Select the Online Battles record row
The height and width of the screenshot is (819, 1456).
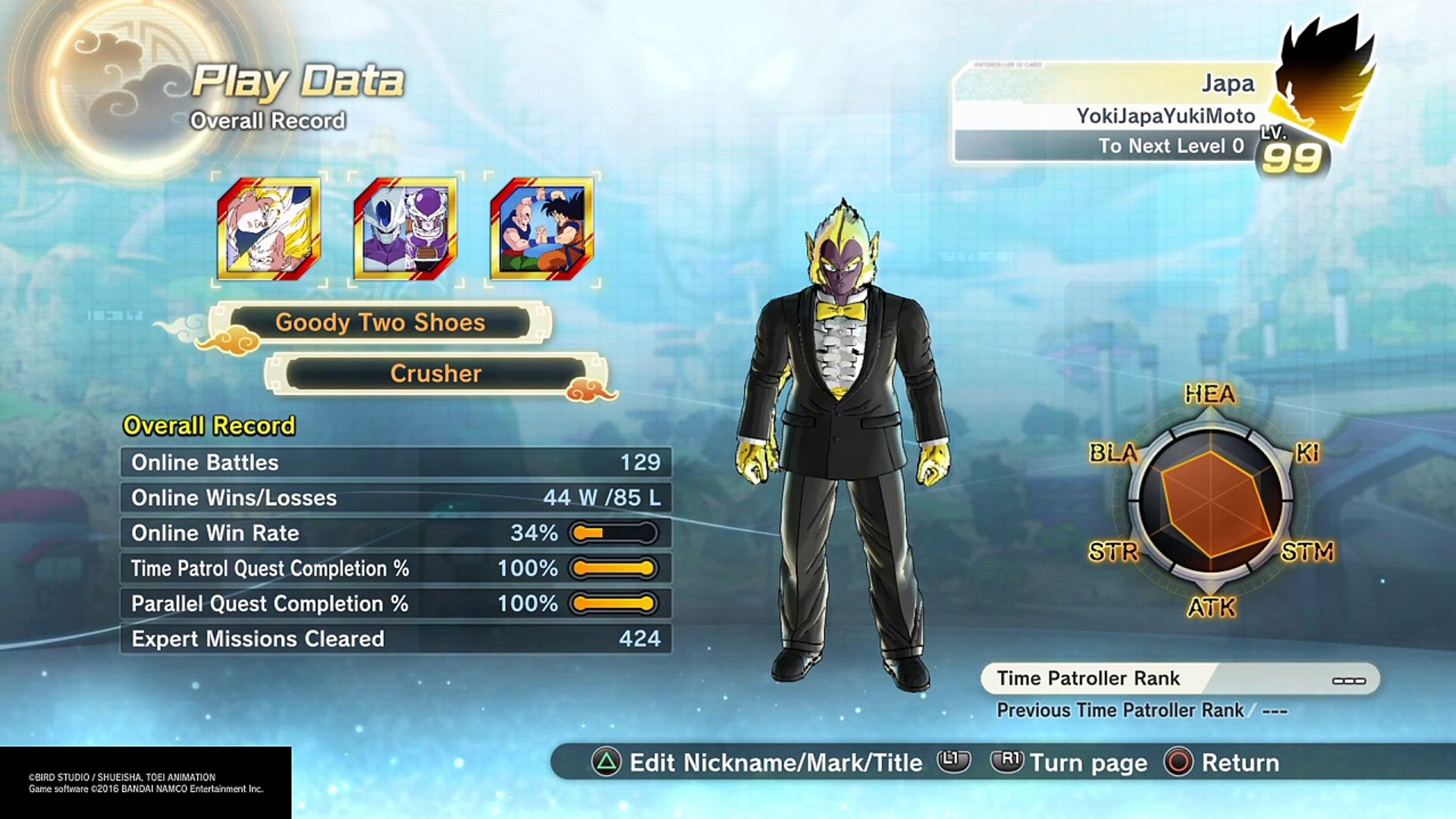click(x=396, y=463)
